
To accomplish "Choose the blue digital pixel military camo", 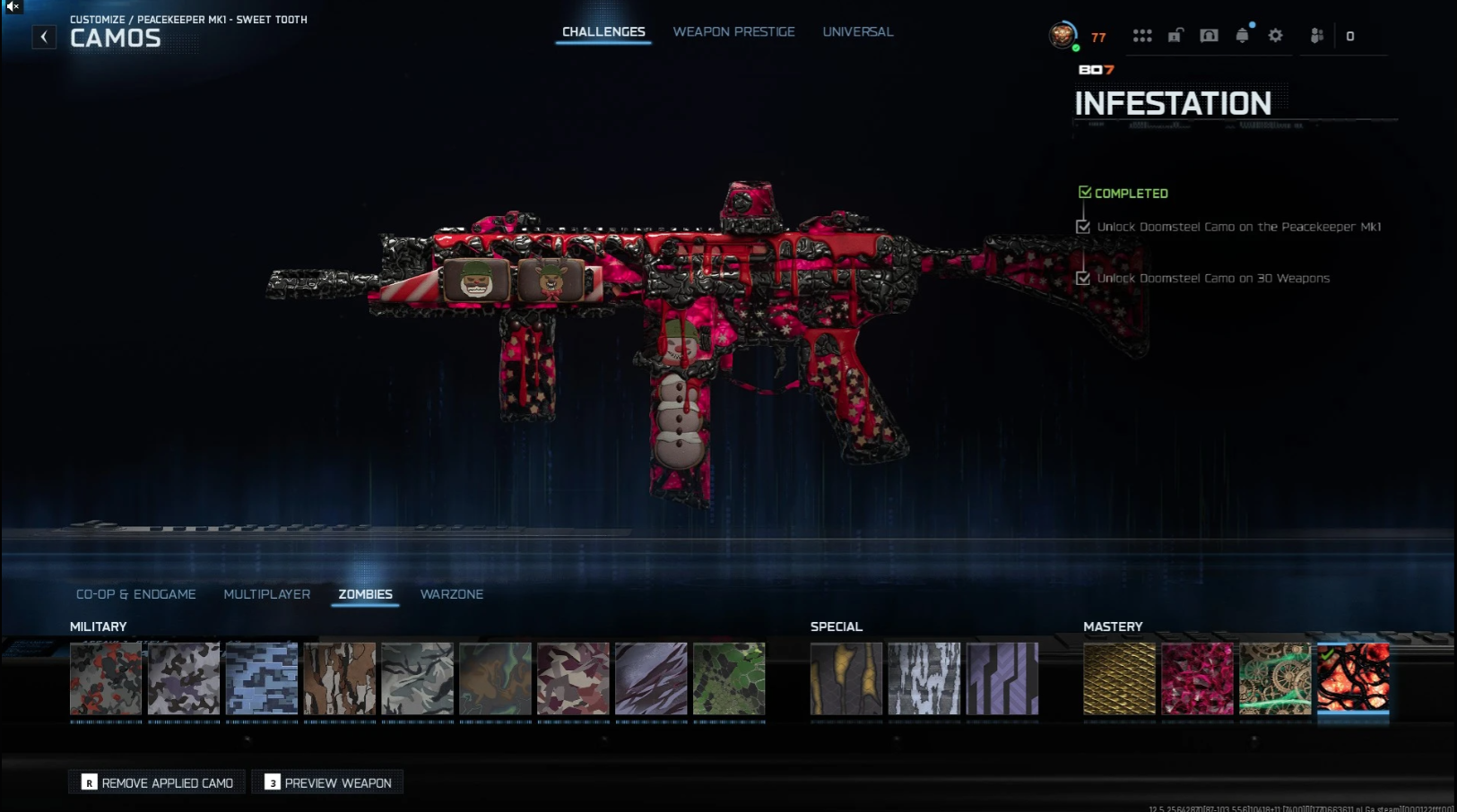I will coord(262,678).
